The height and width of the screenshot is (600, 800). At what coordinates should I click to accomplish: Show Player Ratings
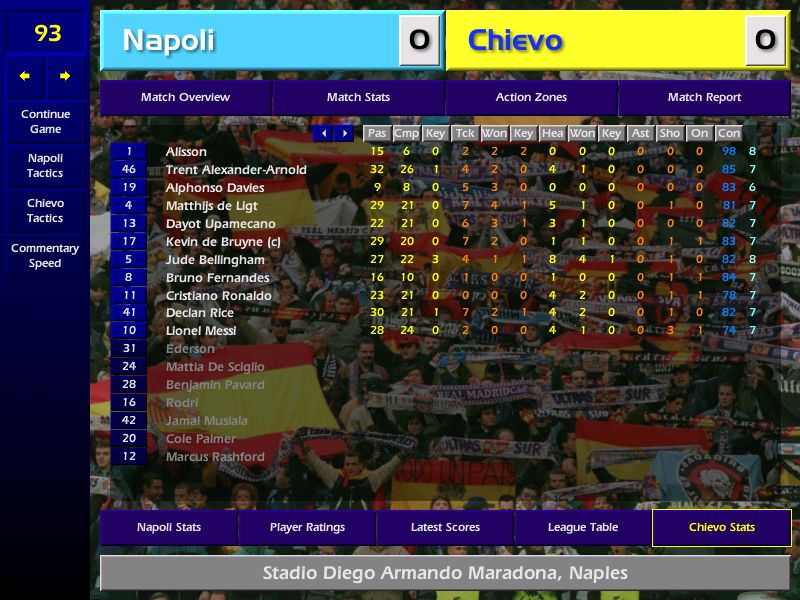tap(307, 527)
